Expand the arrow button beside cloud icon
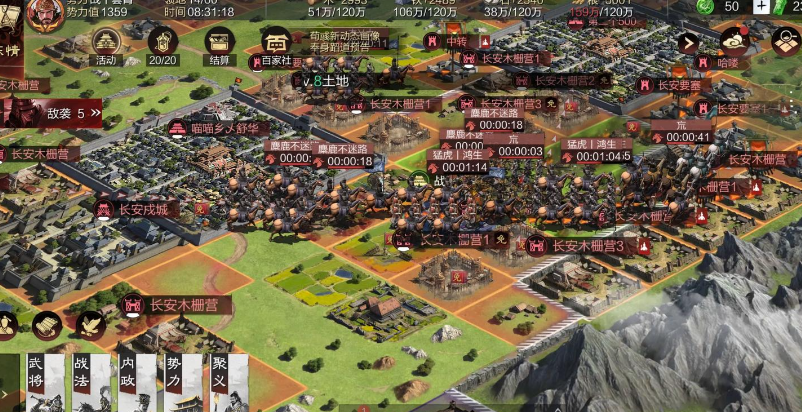 click(688, 43)
